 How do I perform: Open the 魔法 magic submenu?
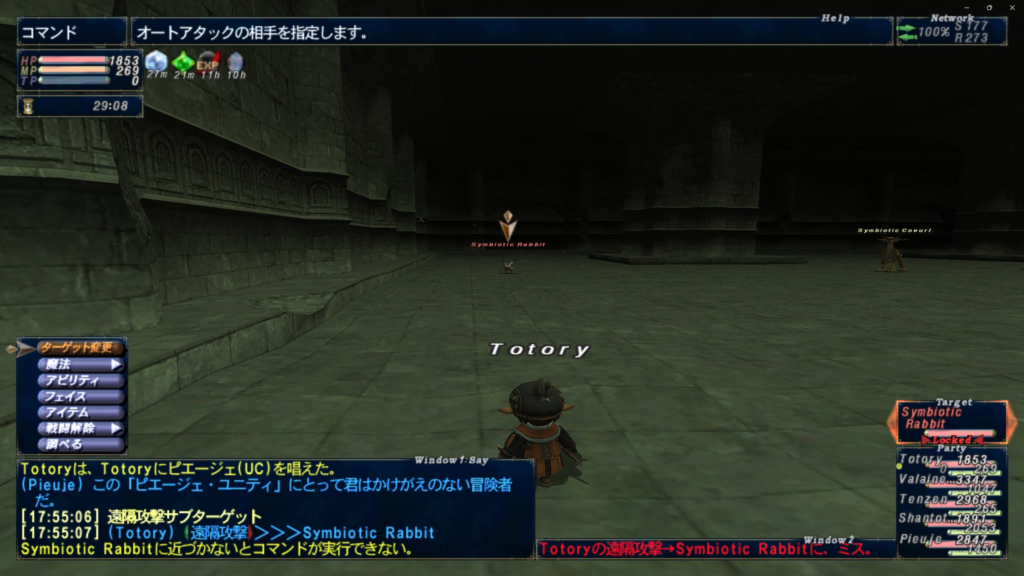81,364
